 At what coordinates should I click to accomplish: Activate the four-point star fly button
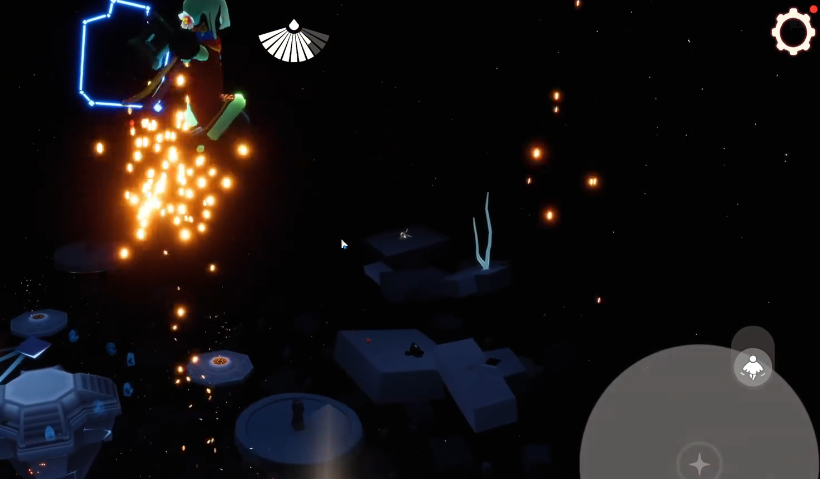coord(699,463)
